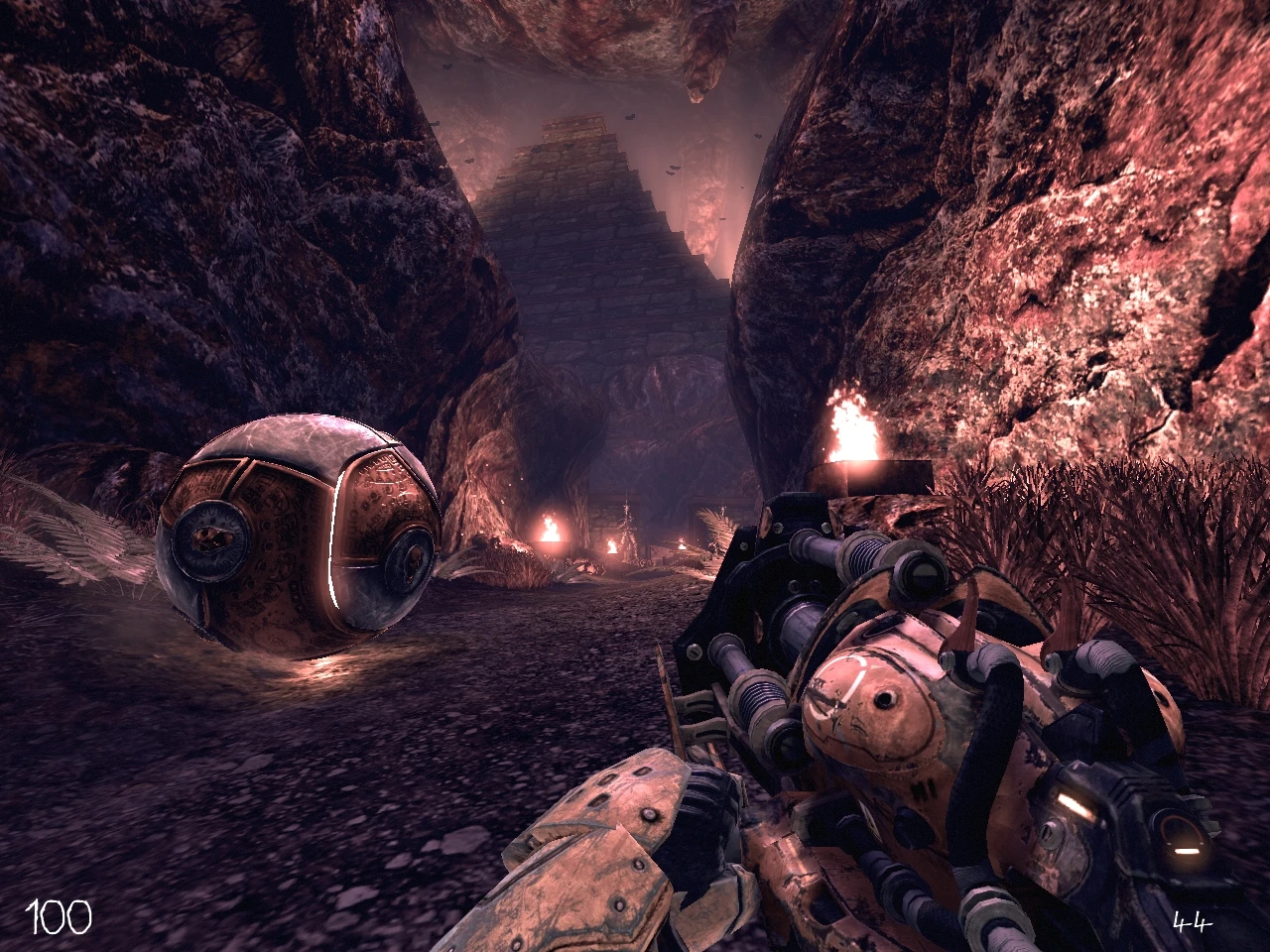Click the orb's circular lens port
Image resolution: width=1270 pixels, height=952 pixels.
click(x=211, y=542)
